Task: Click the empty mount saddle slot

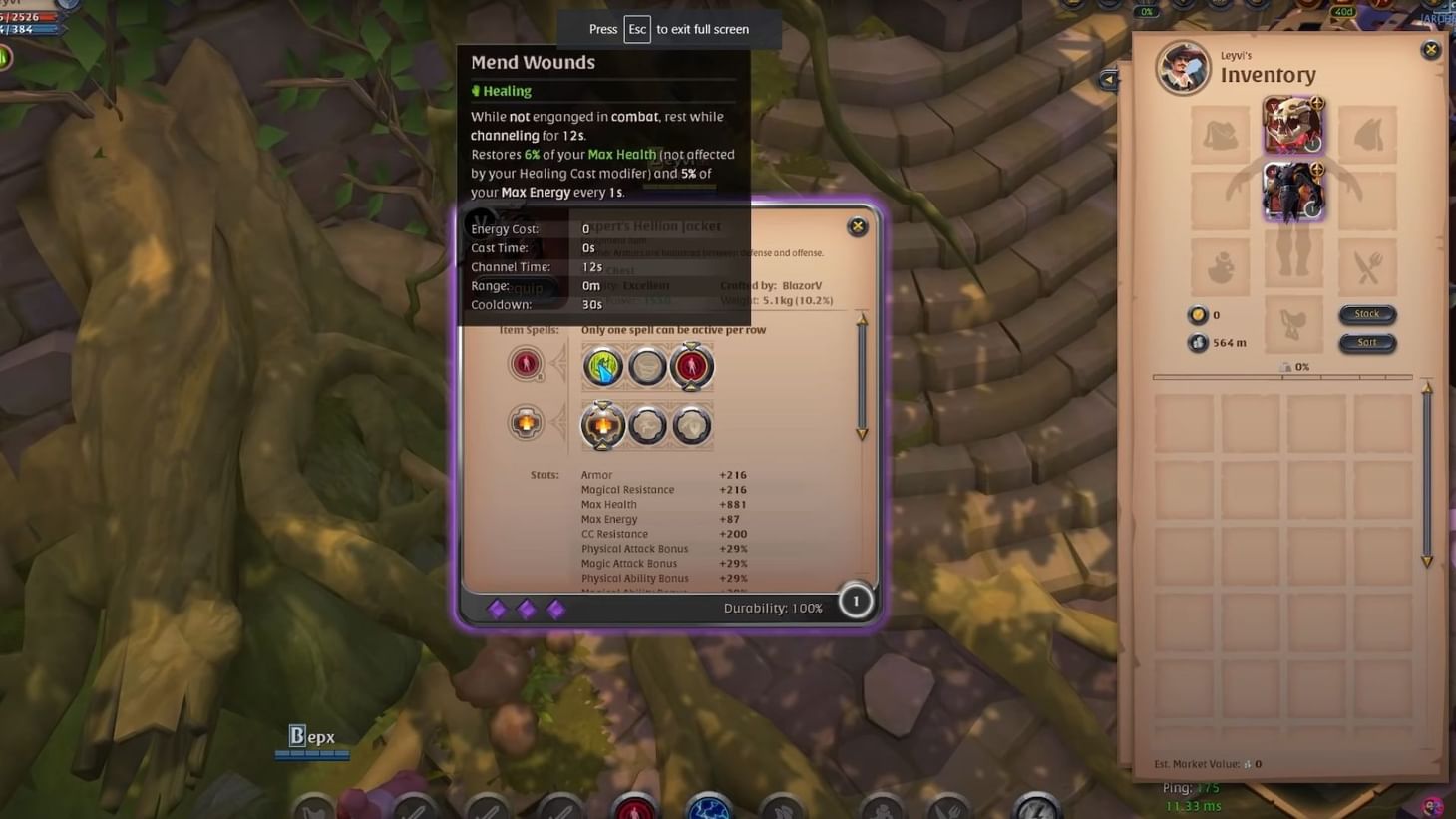Action: (1293, 324)
